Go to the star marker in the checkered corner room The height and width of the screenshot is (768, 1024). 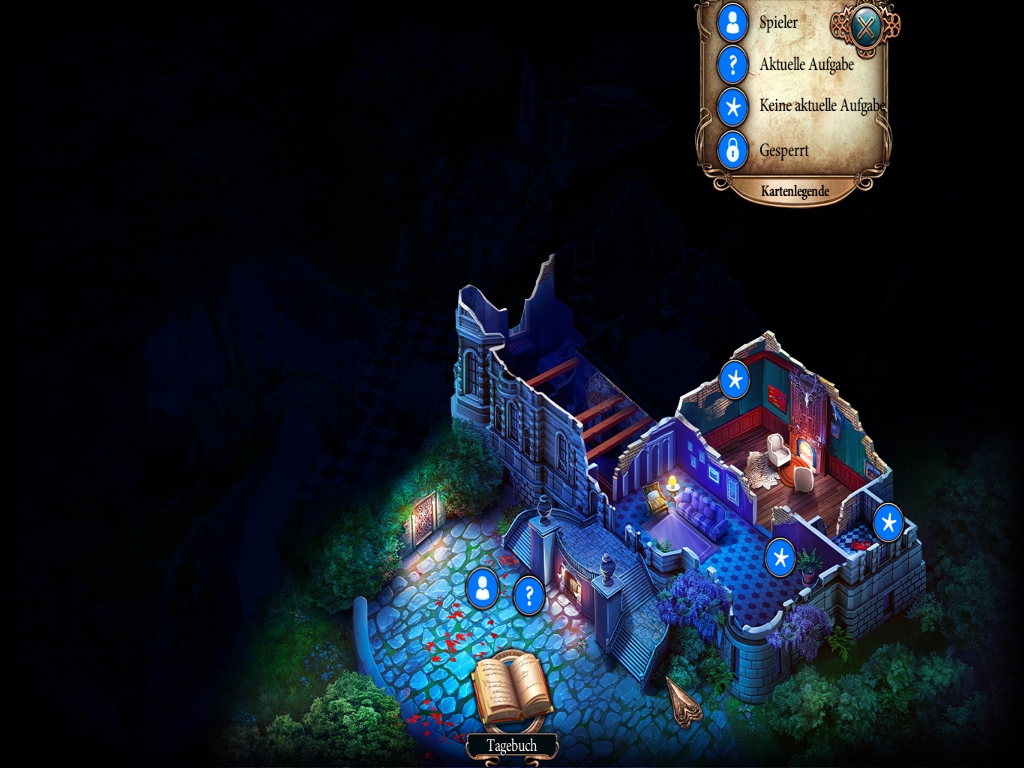tap(888, 522)
